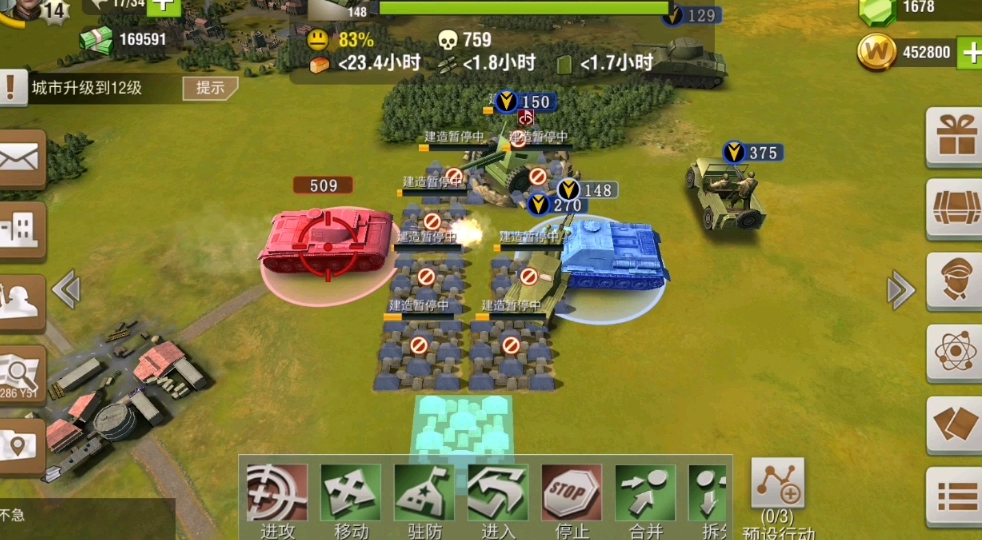Select the 进入 enter command
Screen dimensions: 982x540
coord(498,493)
